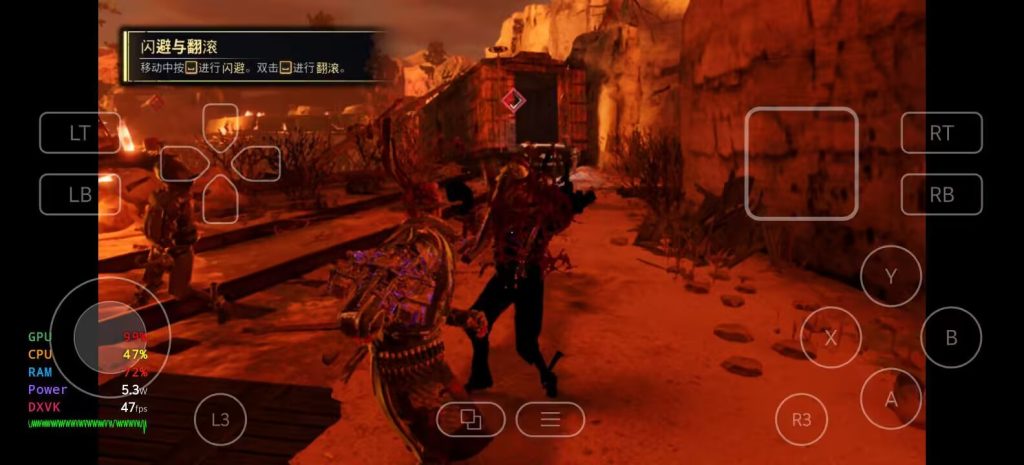Viewport: 1024px width, 465px height.
Task: Tap the on-screen Y button
Action: point(890,275)
